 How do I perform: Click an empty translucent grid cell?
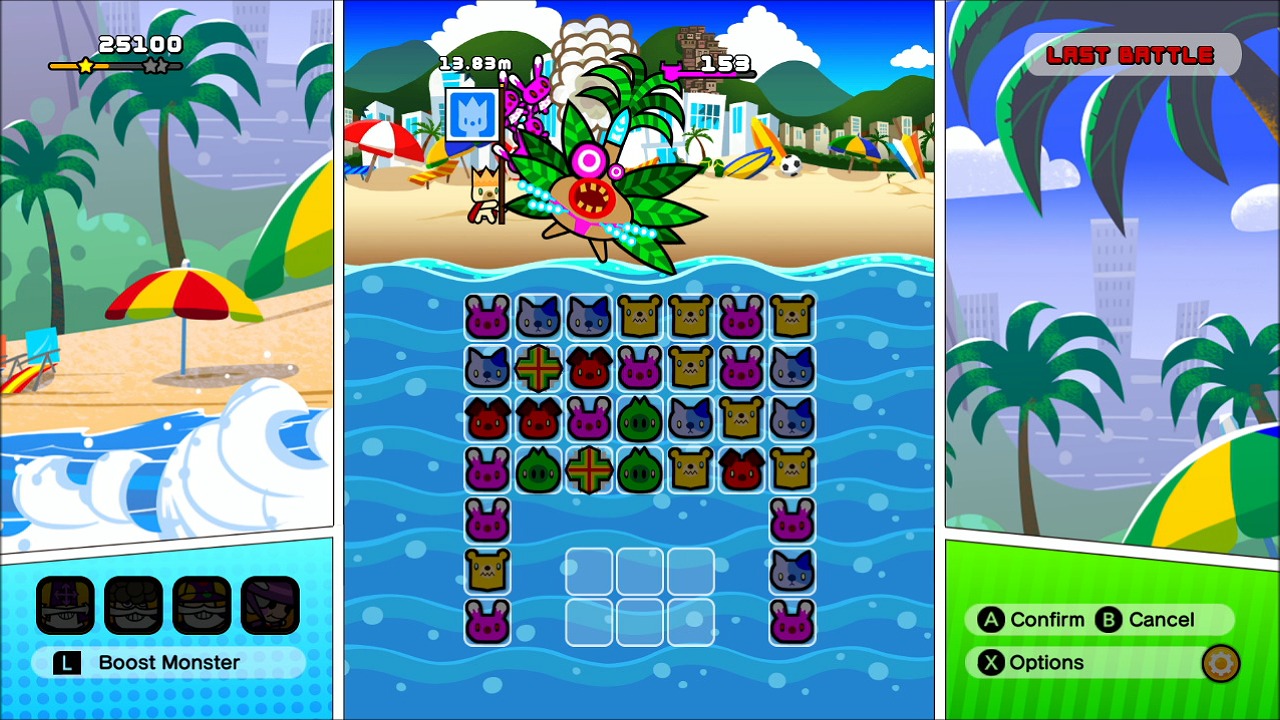point(589,570)
